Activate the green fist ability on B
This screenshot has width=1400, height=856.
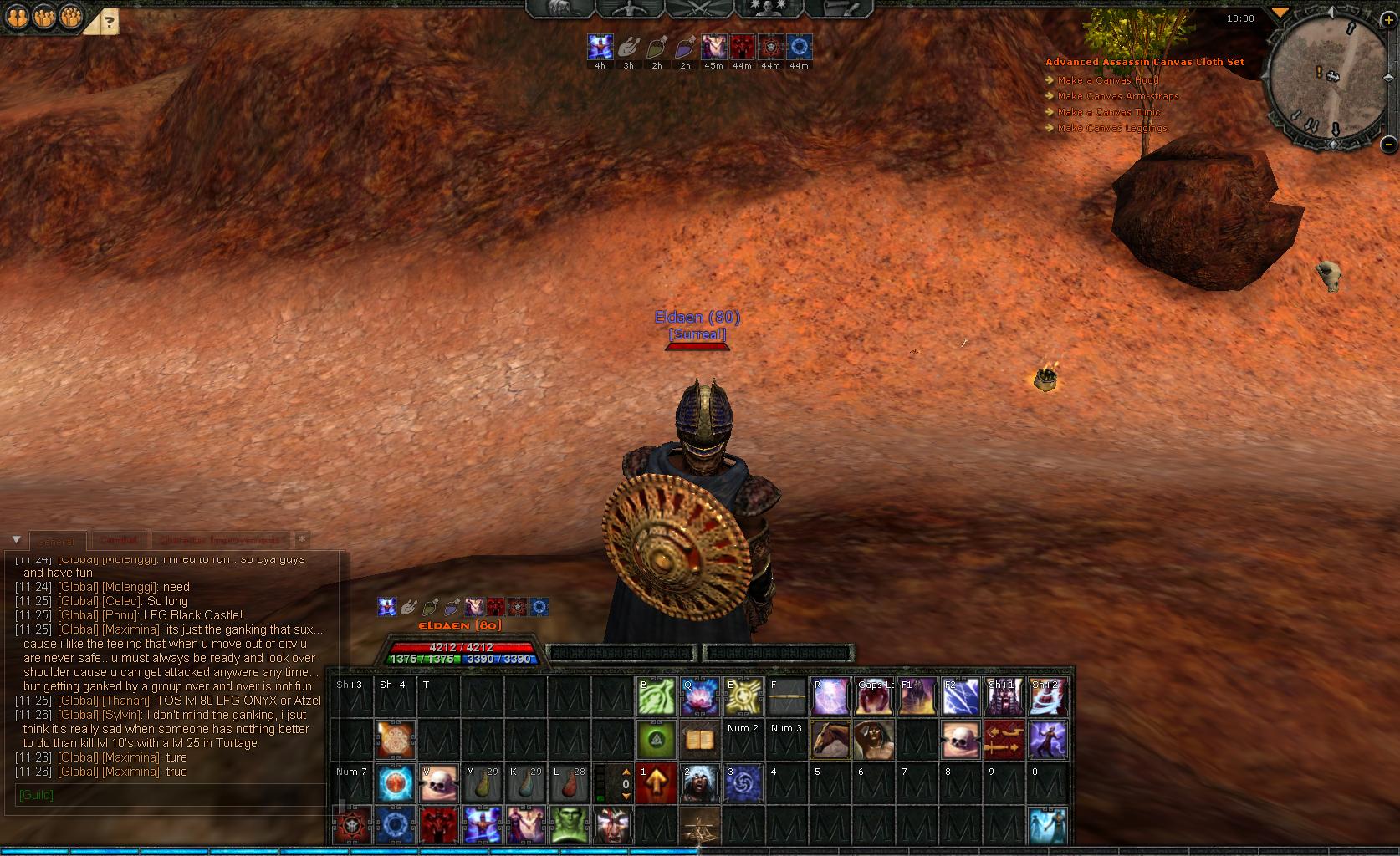[x=656, y=696]
